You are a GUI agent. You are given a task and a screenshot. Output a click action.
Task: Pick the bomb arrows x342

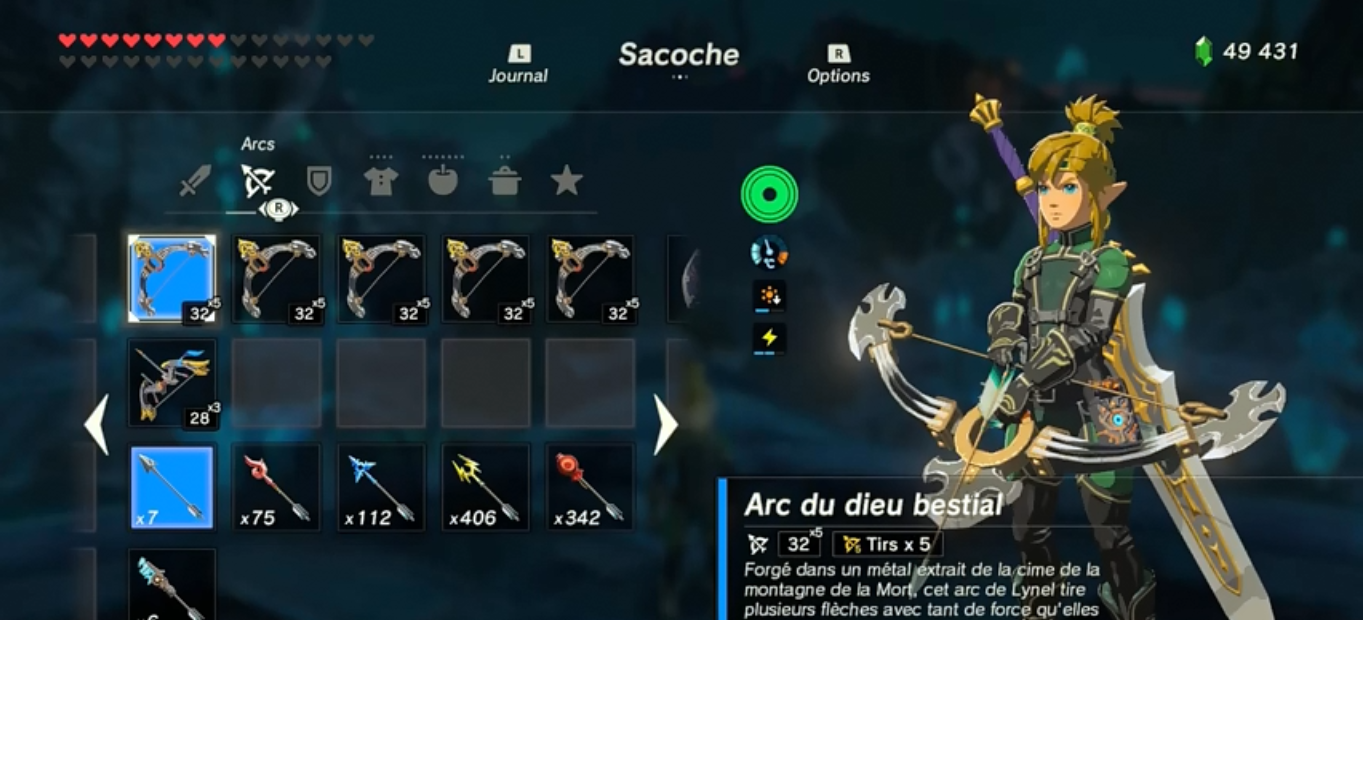coord(590,488)
